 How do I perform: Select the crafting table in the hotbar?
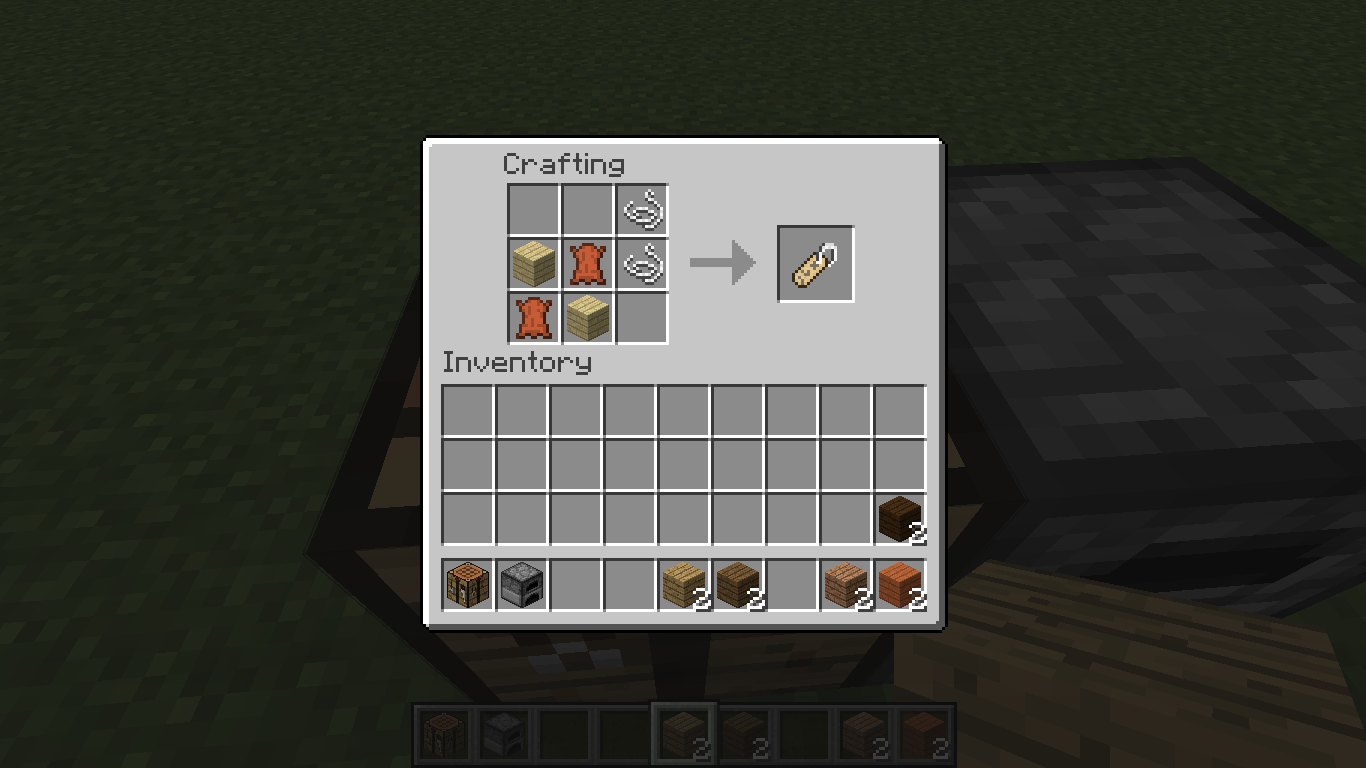(x=466, y=585)
